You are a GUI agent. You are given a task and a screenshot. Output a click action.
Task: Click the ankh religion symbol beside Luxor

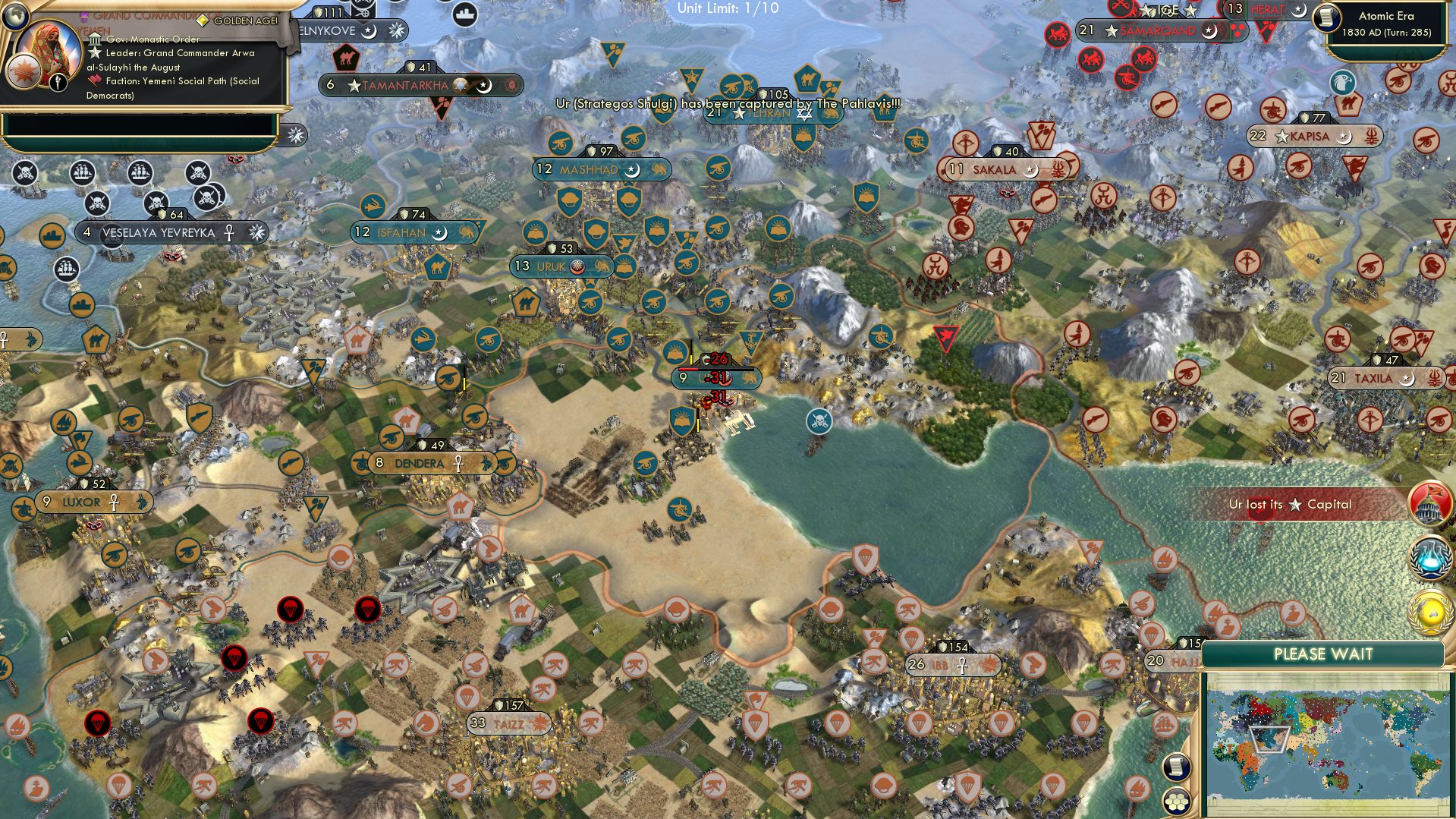112,502
